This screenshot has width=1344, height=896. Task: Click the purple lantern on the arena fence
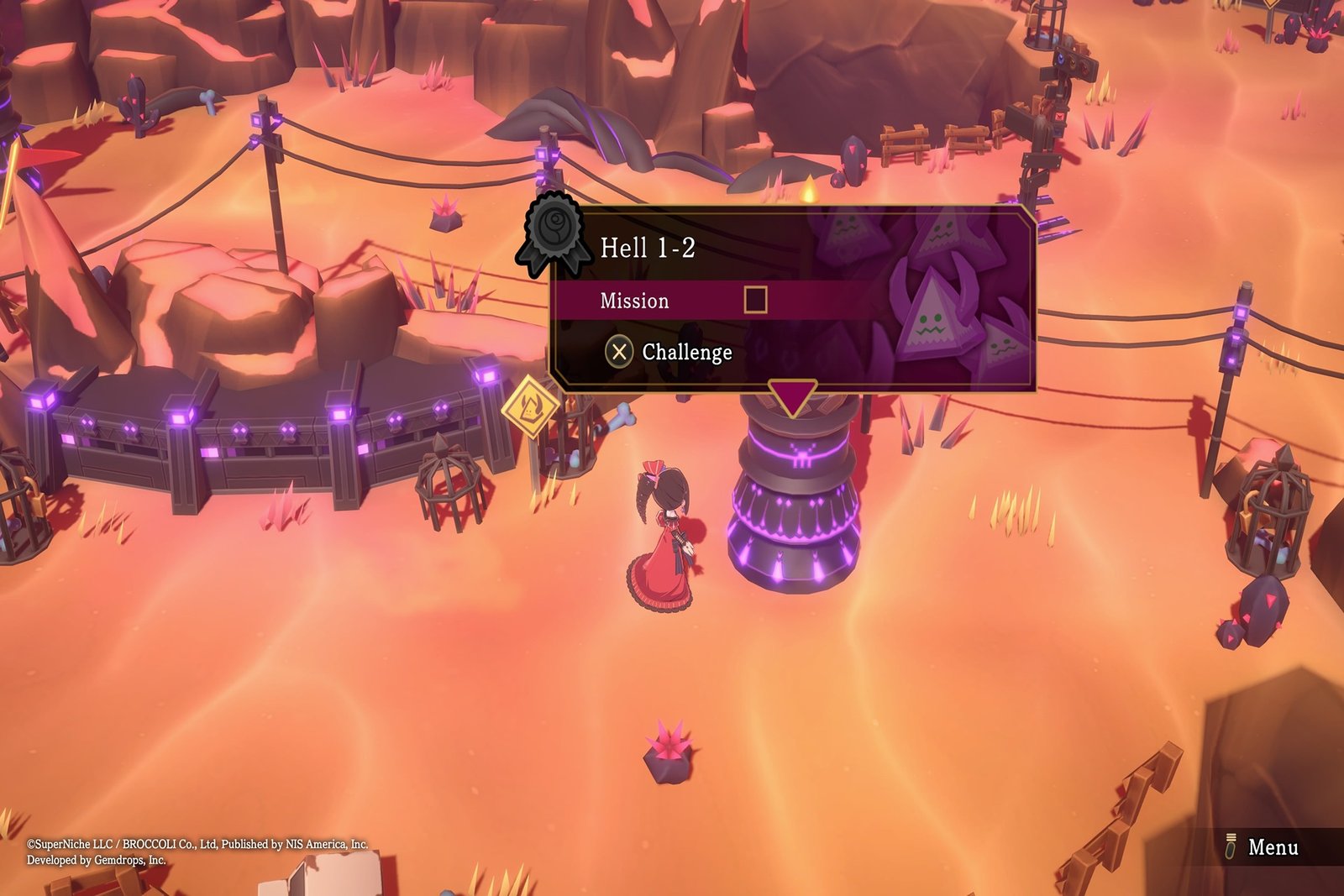coord(179,417)
